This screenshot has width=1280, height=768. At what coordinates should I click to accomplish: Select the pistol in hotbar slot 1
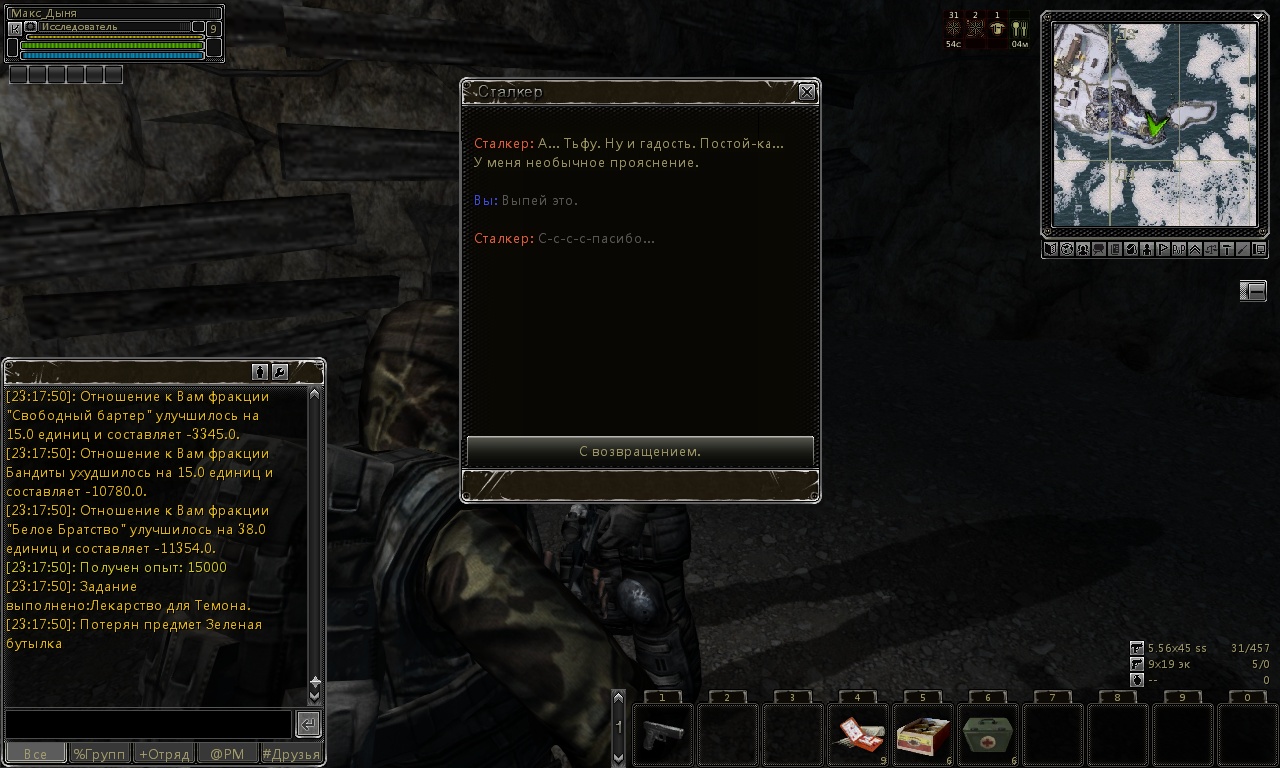[x=662, y=734]
